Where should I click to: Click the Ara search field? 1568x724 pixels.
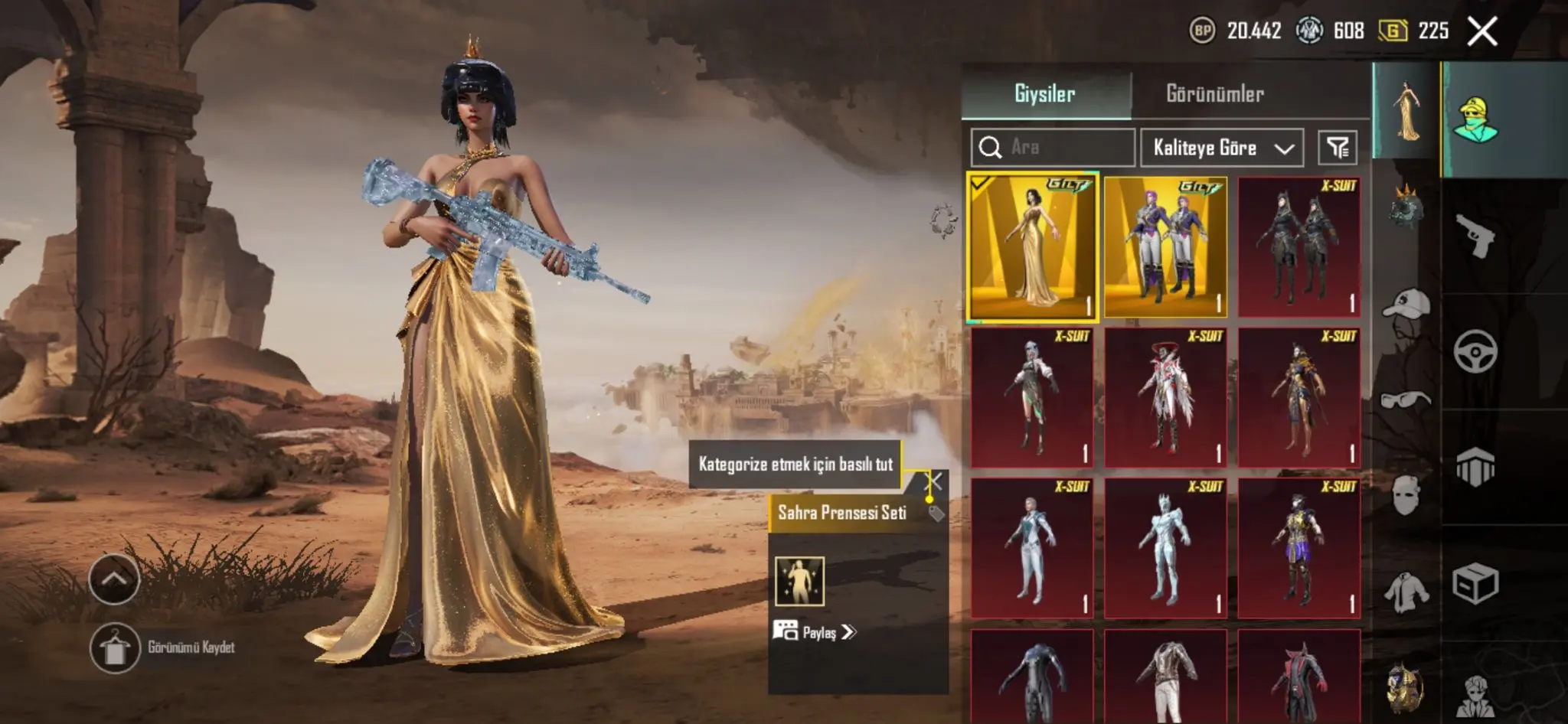[1064, 147]
